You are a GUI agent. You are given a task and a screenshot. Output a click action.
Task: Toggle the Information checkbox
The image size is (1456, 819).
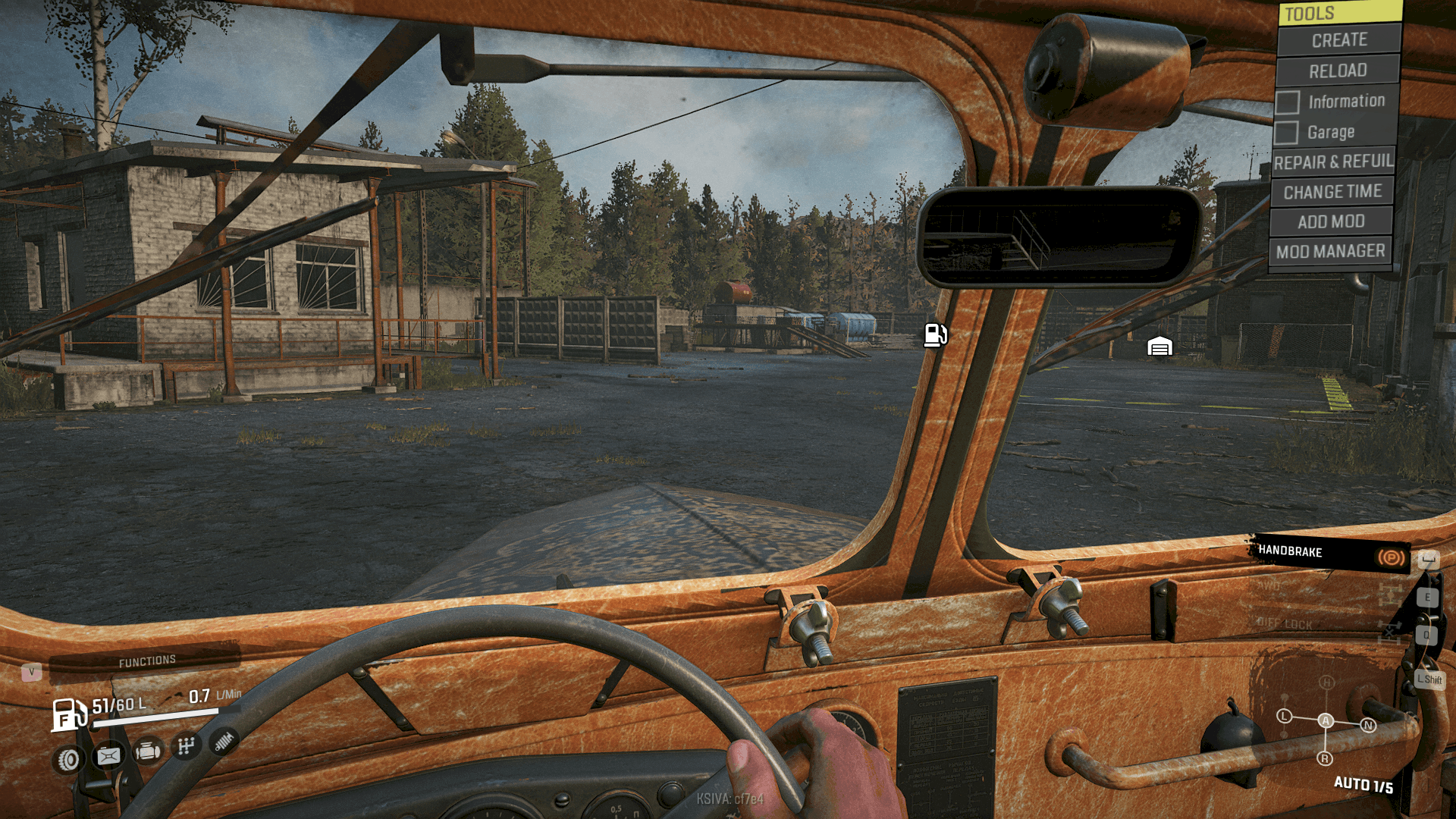pos(1287,102)
